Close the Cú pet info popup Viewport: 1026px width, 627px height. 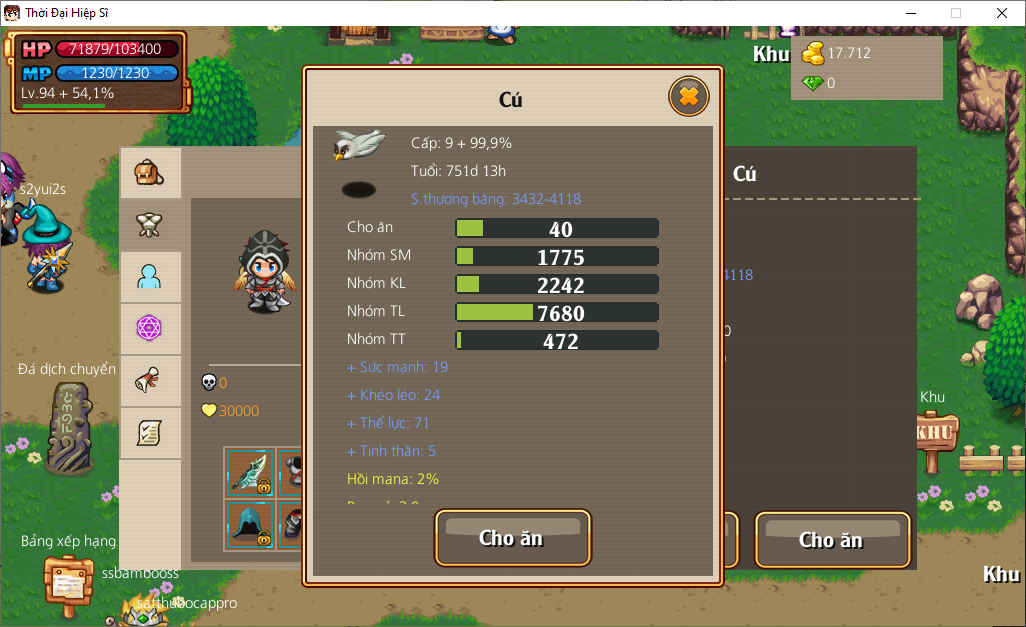(x=688, y=96)
